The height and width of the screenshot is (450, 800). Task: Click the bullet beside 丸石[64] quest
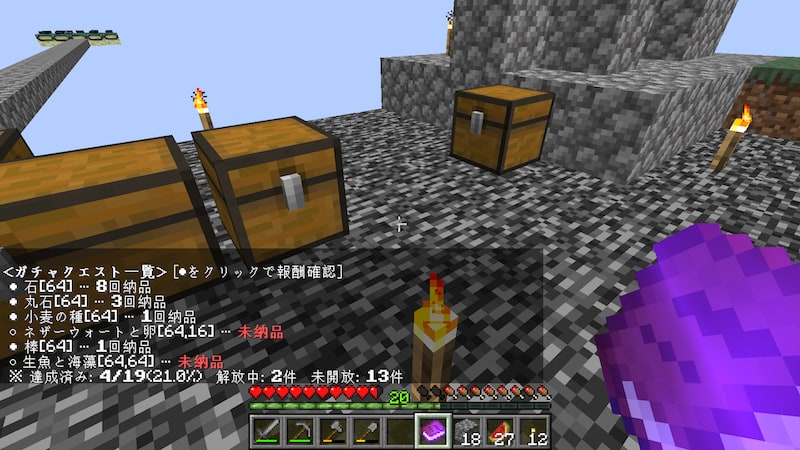(13, 302)
